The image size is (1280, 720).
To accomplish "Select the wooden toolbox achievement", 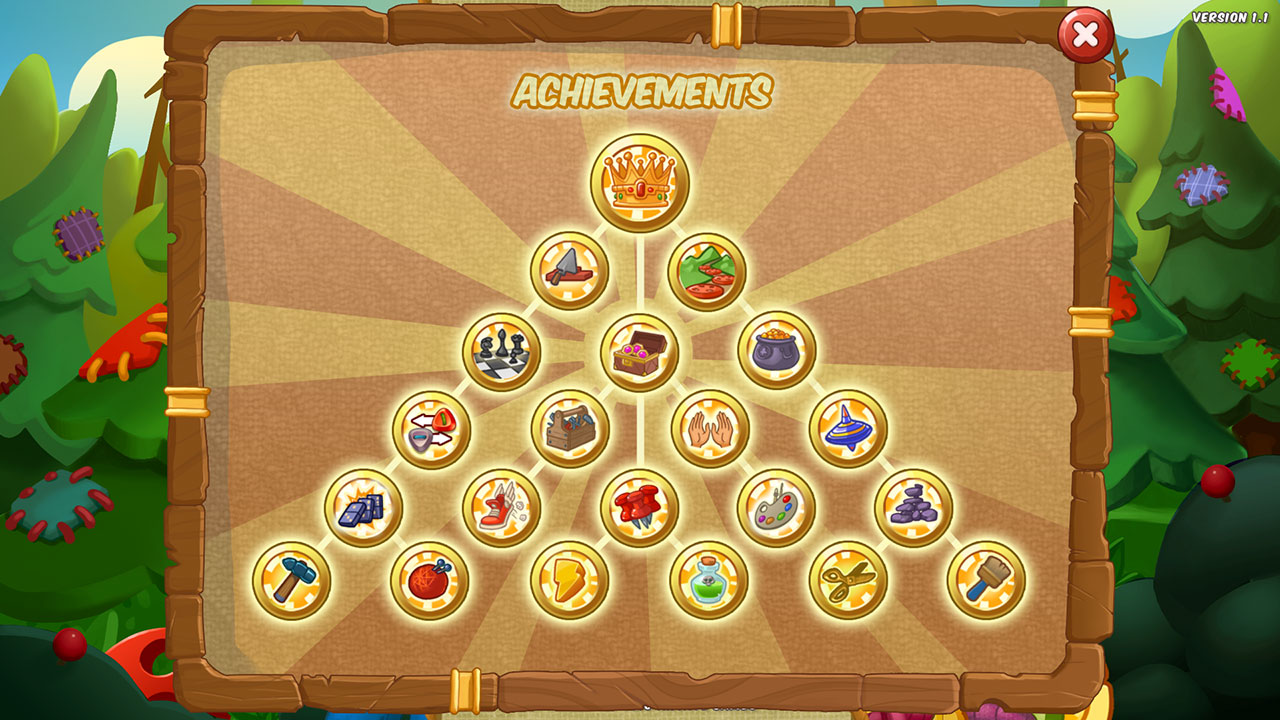I will pyautogui.click(x=571, y=429).
